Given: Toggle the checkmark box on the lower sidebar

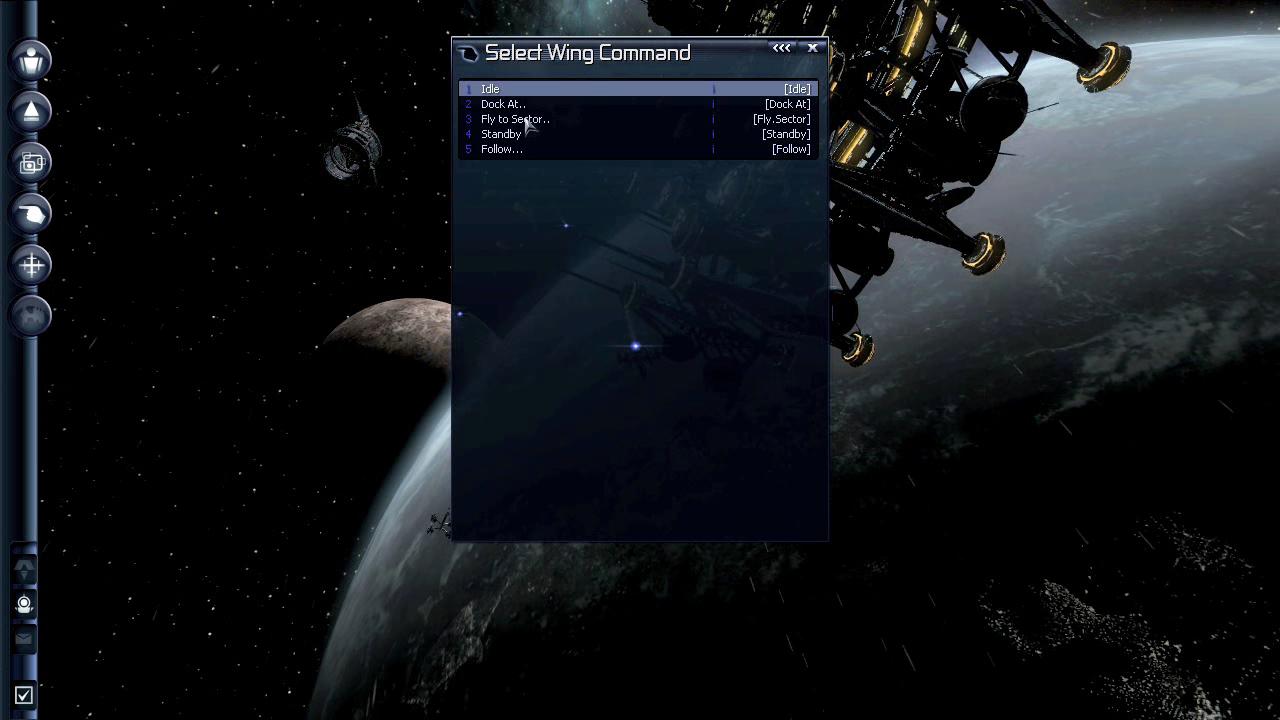Looking at the screenshot, I should pyautogui.click(x=24, y=695).
